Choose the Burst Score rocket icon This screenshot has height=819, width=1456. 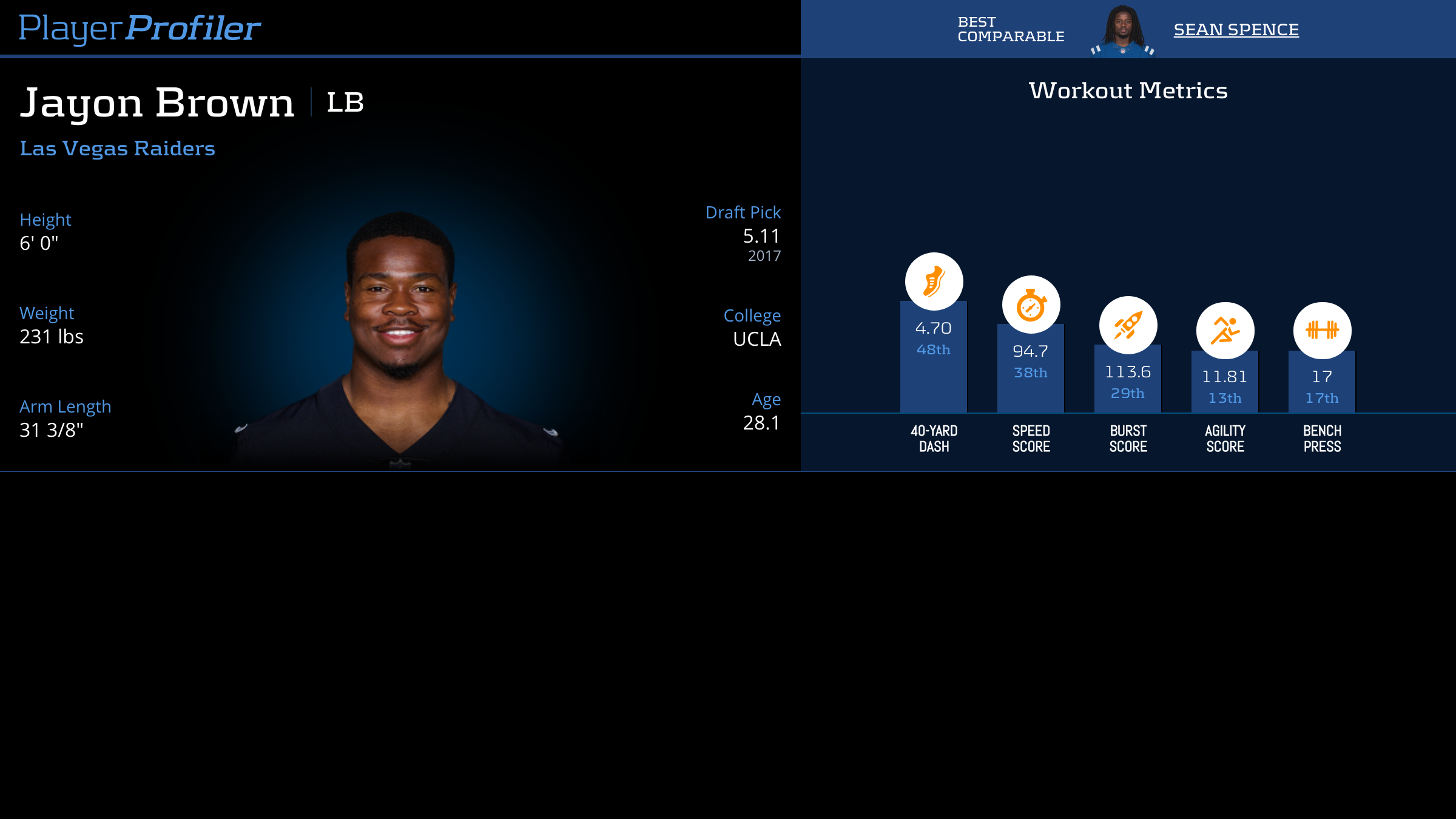point(1128,325)
